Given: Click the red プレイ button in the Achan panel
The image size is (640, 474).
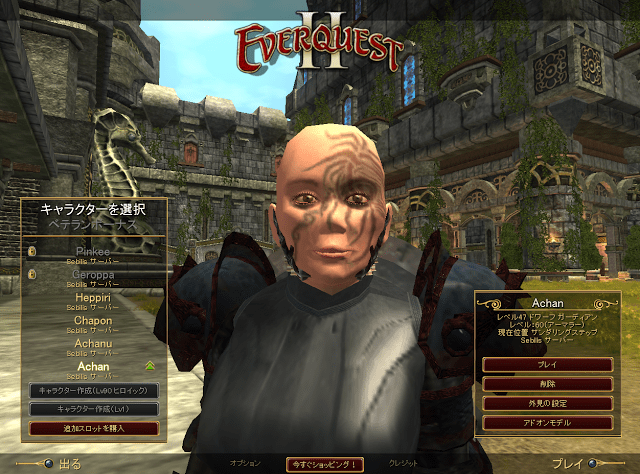Looking at the screenshot, I should [547, 365].
